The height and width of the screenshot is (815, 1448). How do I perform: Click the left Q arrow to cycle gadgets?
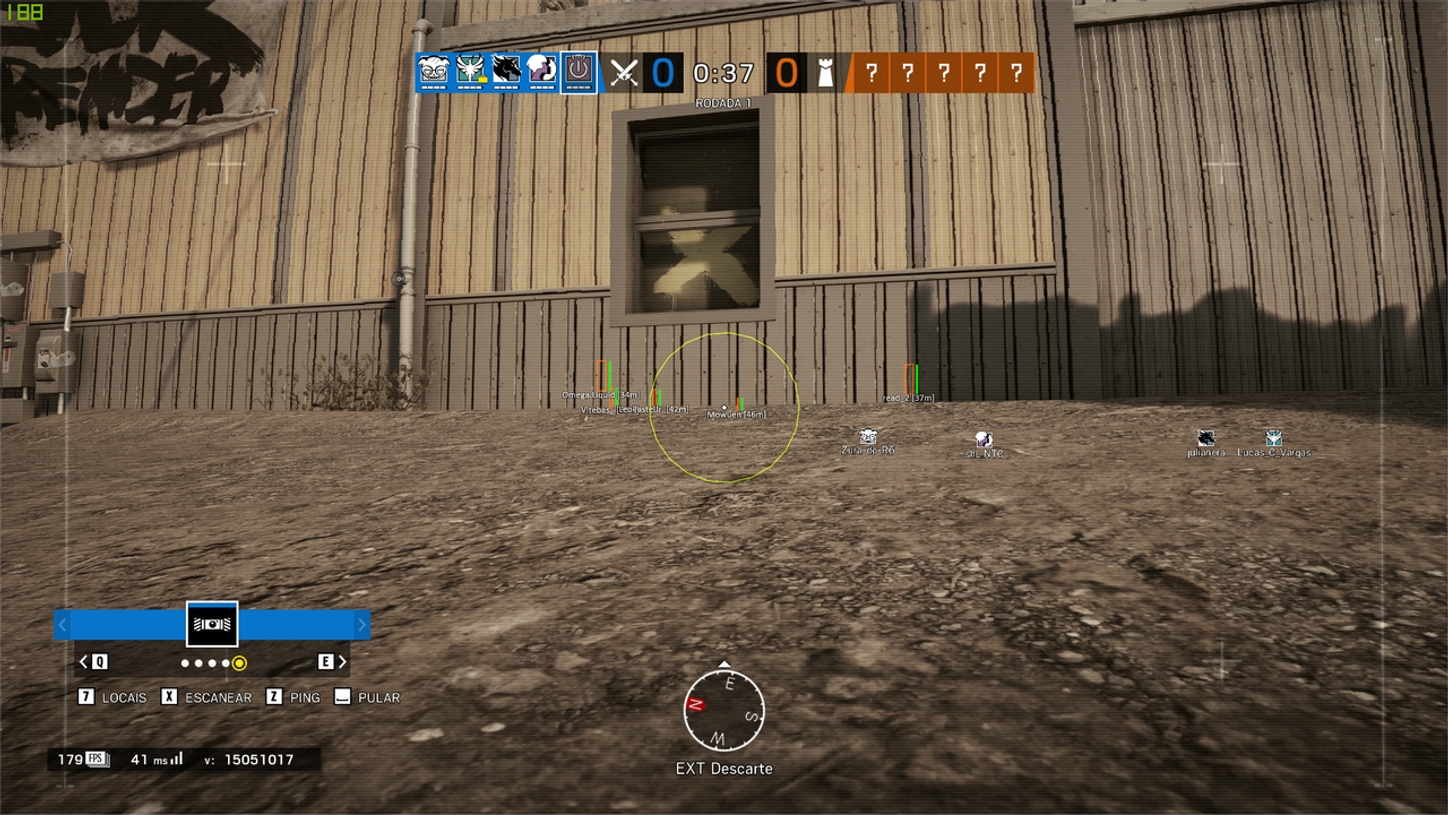click(84, 662)
